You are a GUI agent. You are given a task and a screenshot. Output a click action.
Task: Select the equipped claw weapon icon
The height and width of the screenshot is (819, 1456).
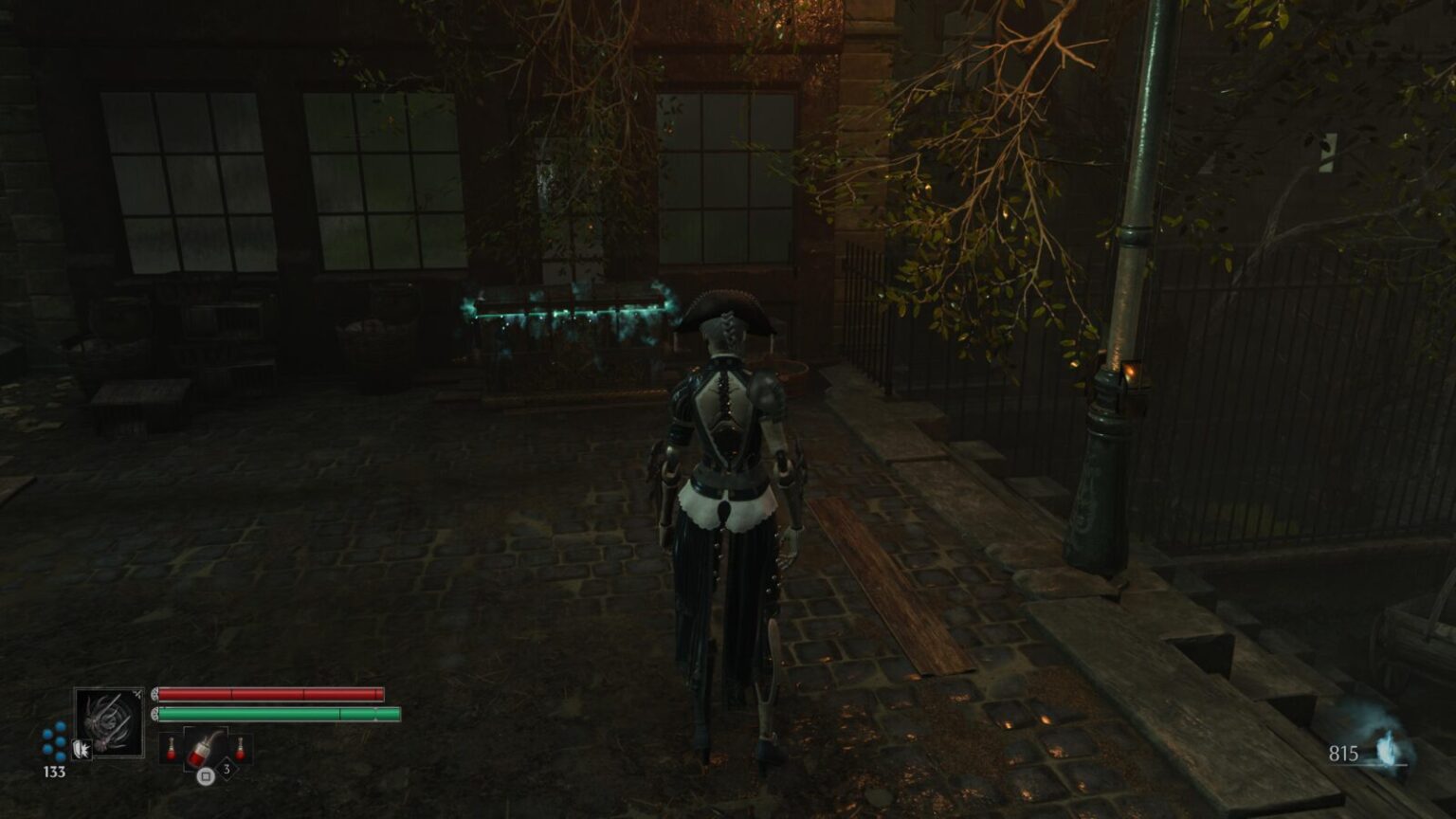pos(111,724)
